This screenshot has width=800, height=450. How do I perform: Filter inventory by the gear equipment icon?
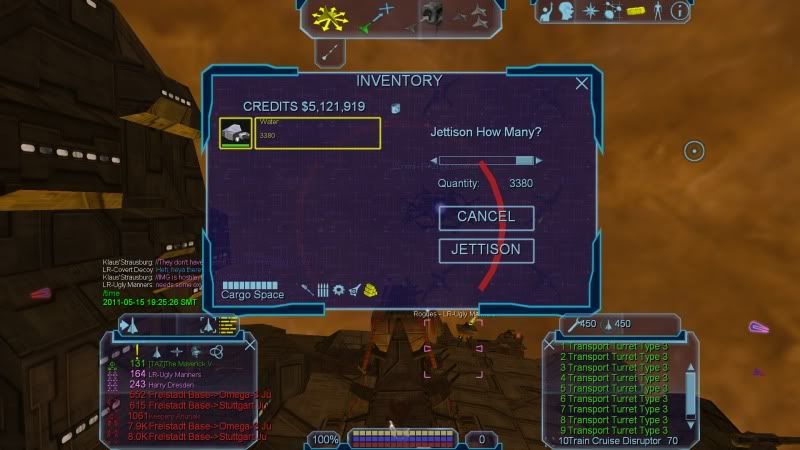coord(338,290)
